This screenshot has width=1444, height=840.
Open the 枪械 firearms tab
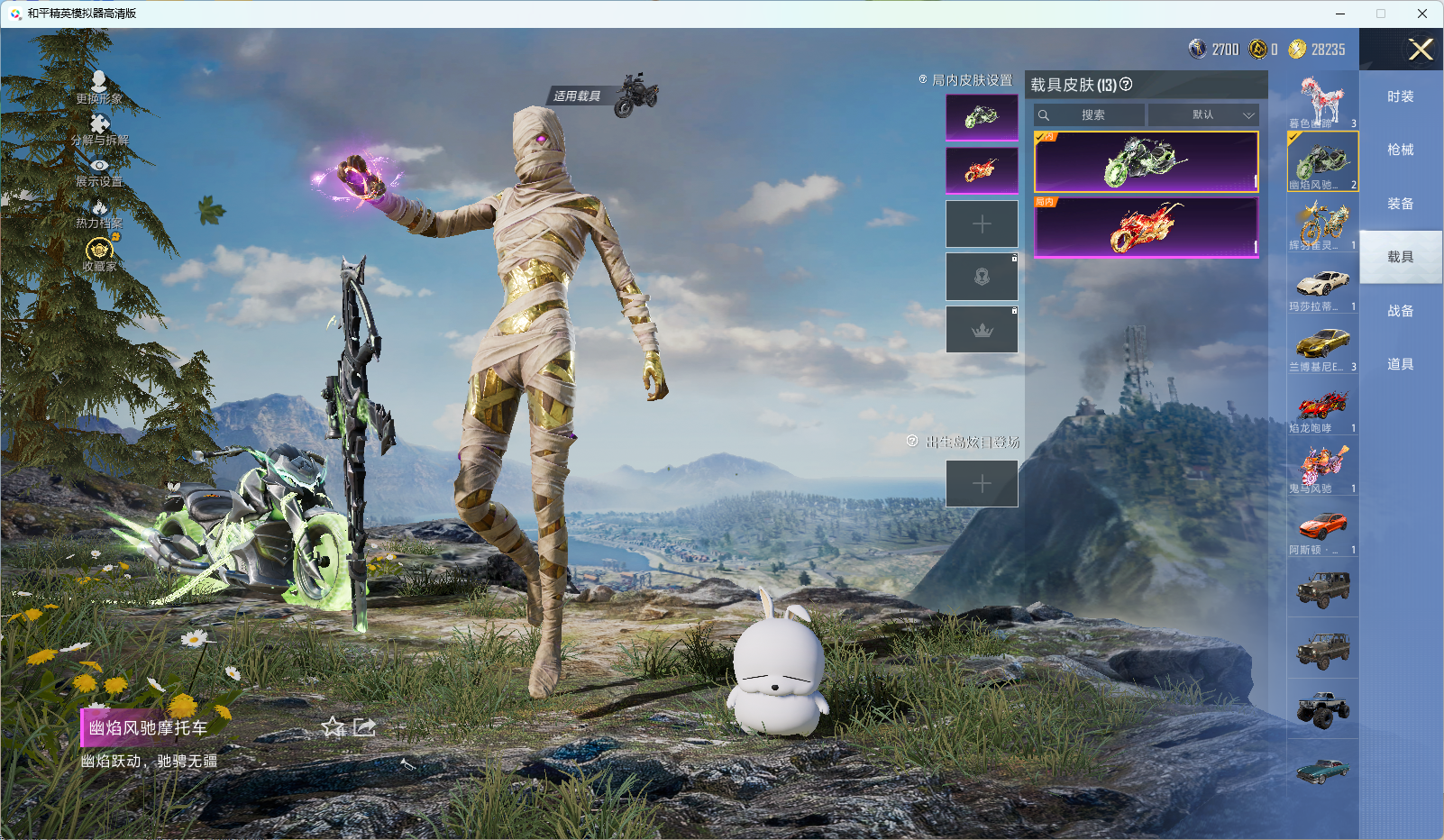coord(1400,150)
